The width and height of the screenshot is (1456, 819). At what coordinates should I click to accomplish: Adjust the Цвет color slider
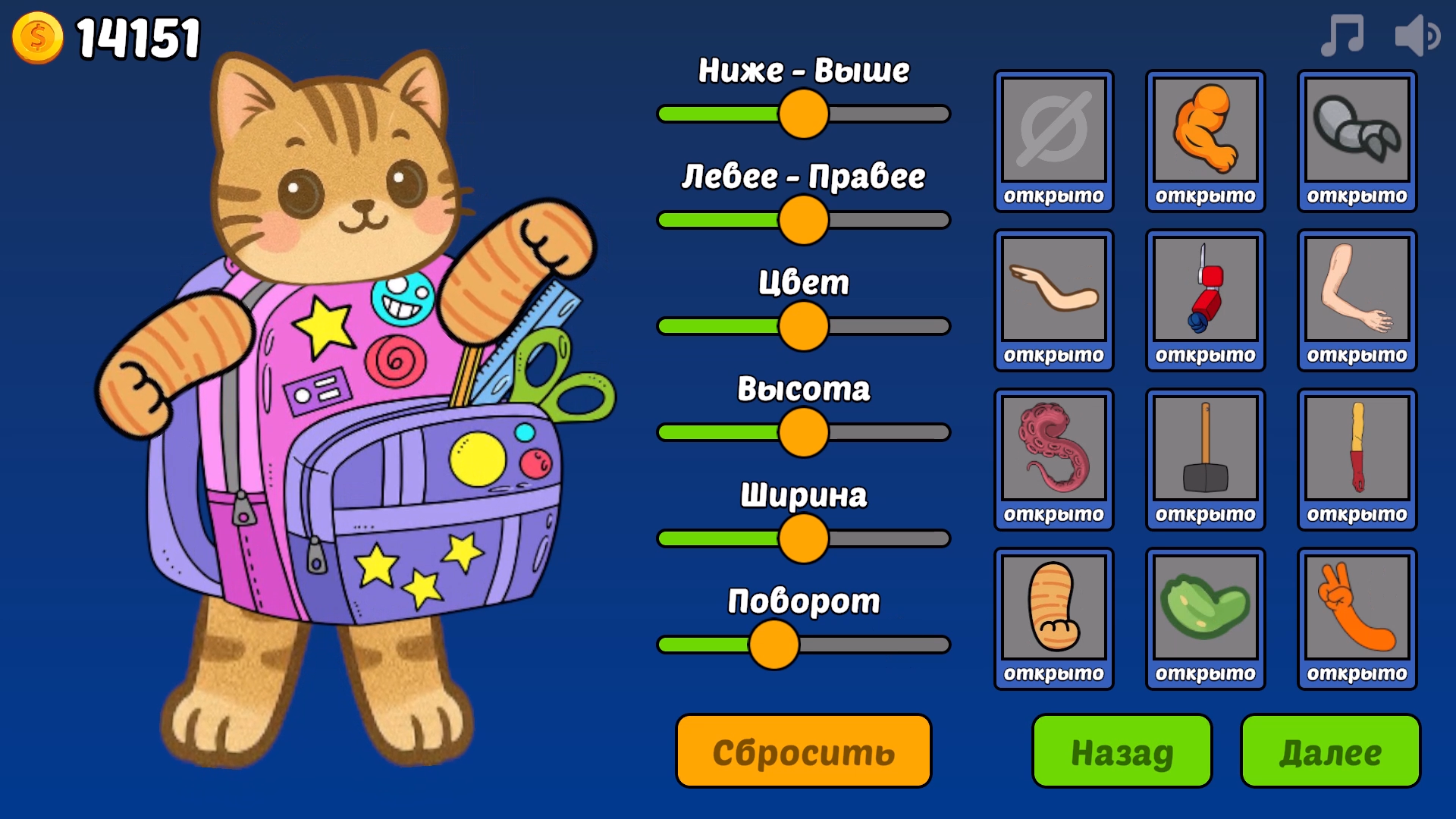802,326
